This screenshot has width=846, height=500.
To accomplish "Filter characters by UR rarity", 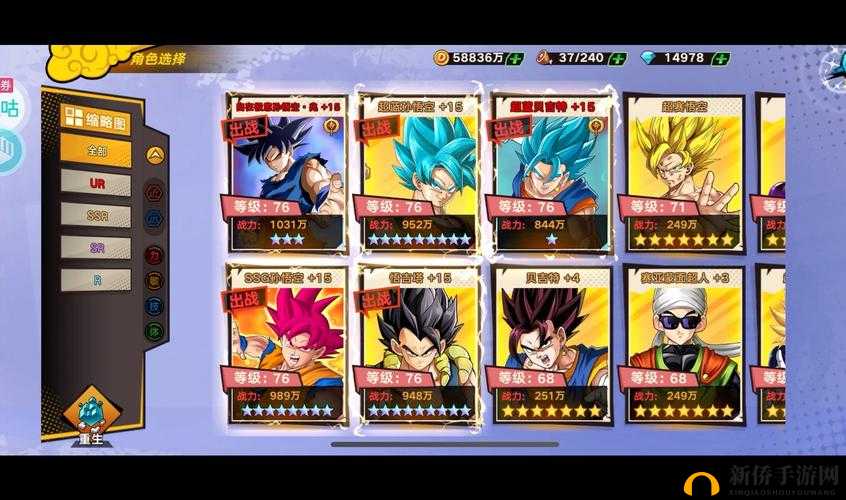I will [95, 183].
